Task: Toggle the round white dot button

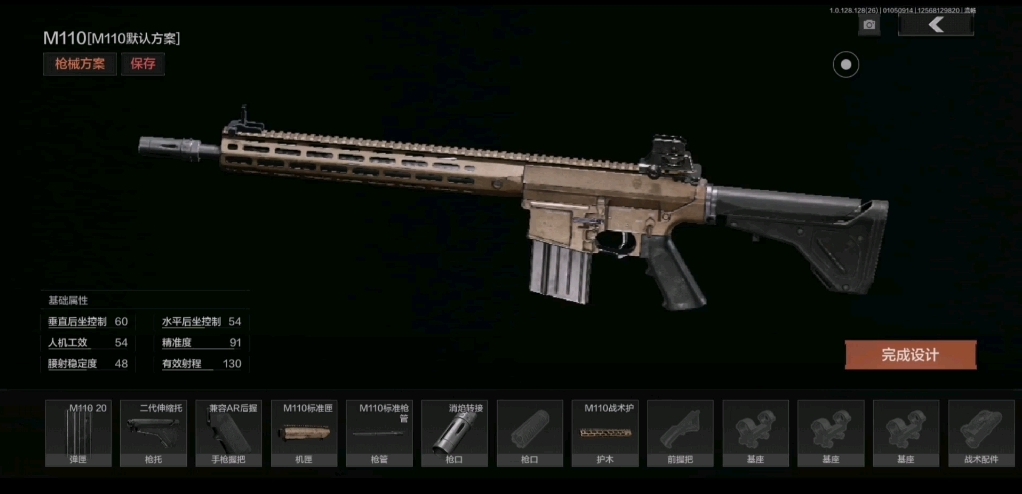Action: (x=846, y=65)
